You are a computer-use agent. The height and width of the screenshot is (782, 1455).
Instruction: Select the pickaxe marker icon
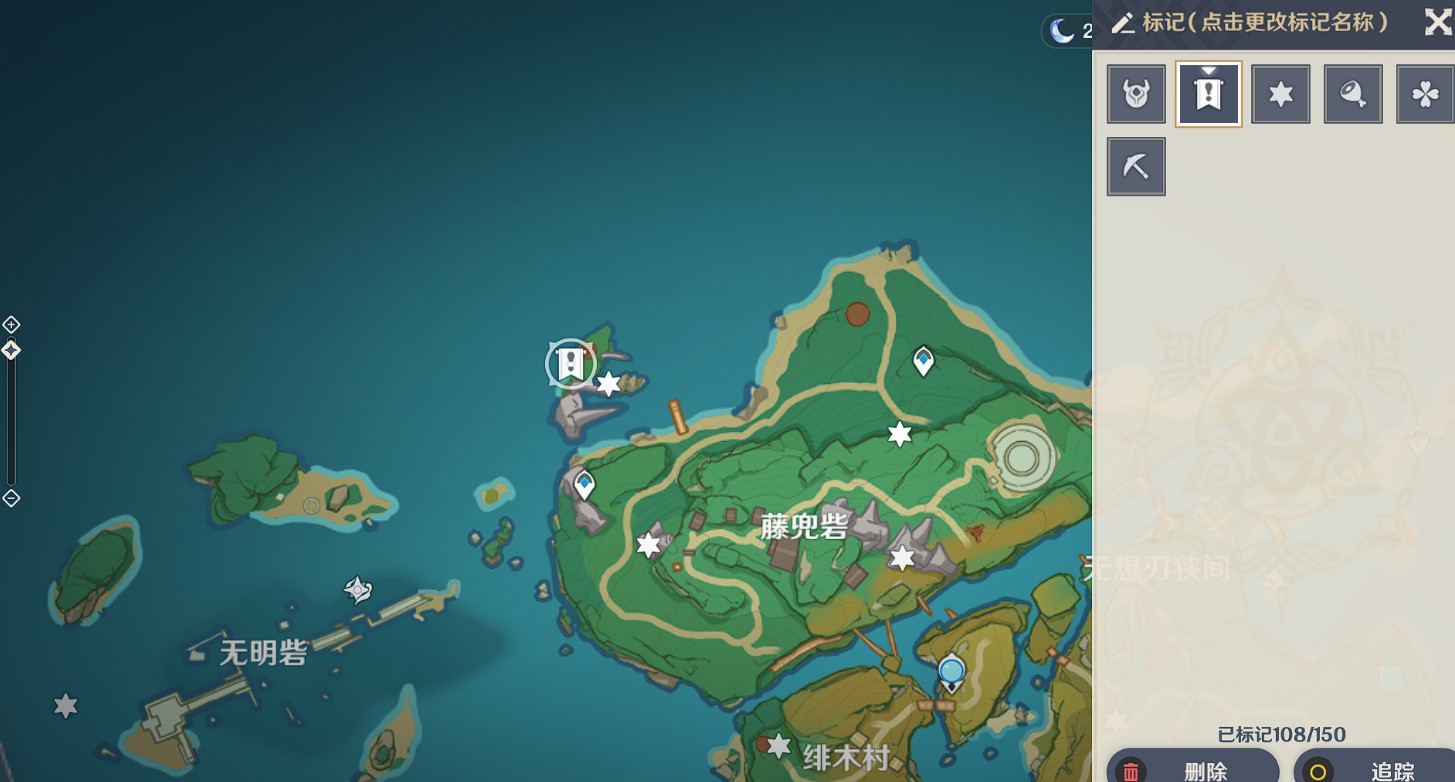1136,166
